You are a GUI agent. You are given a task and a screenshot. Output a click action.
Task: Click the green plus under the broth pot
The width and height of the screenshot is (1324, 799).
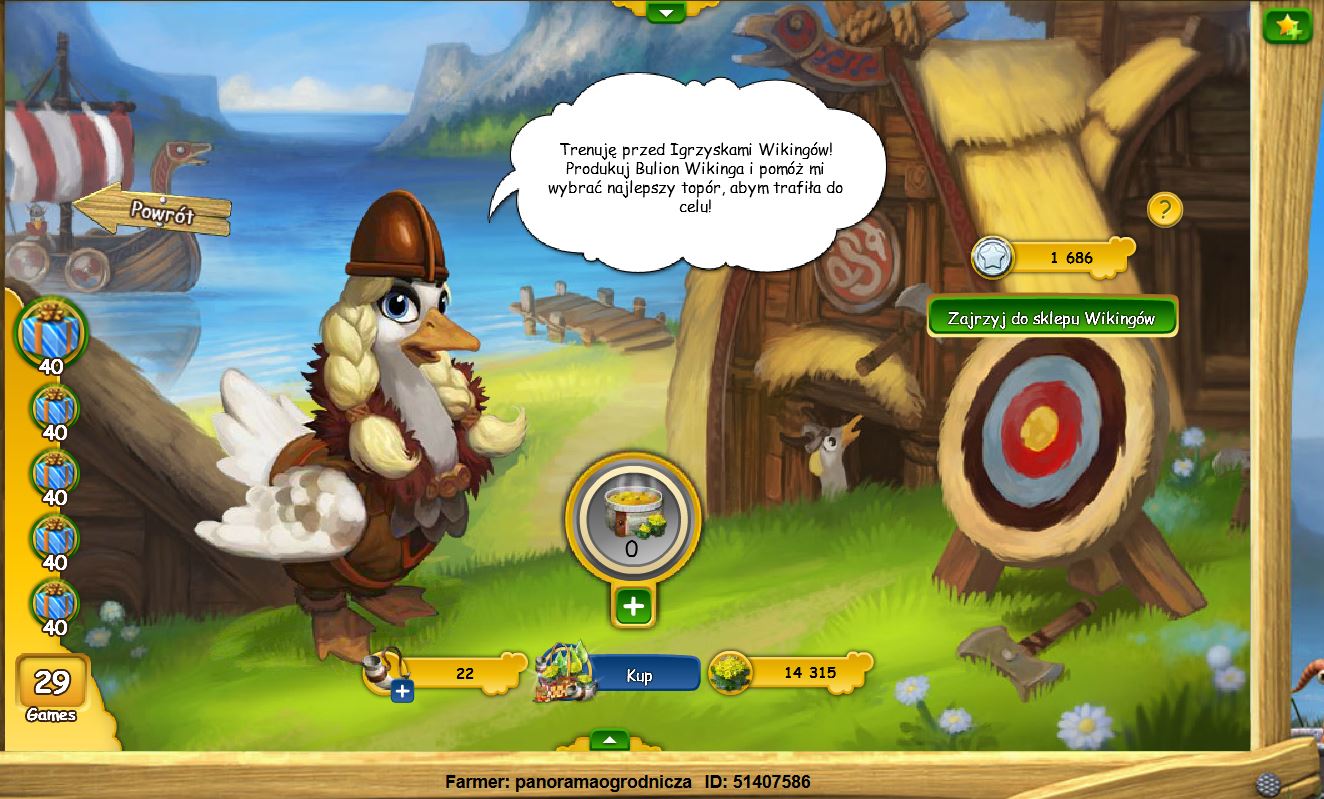(x=633, y=605)
